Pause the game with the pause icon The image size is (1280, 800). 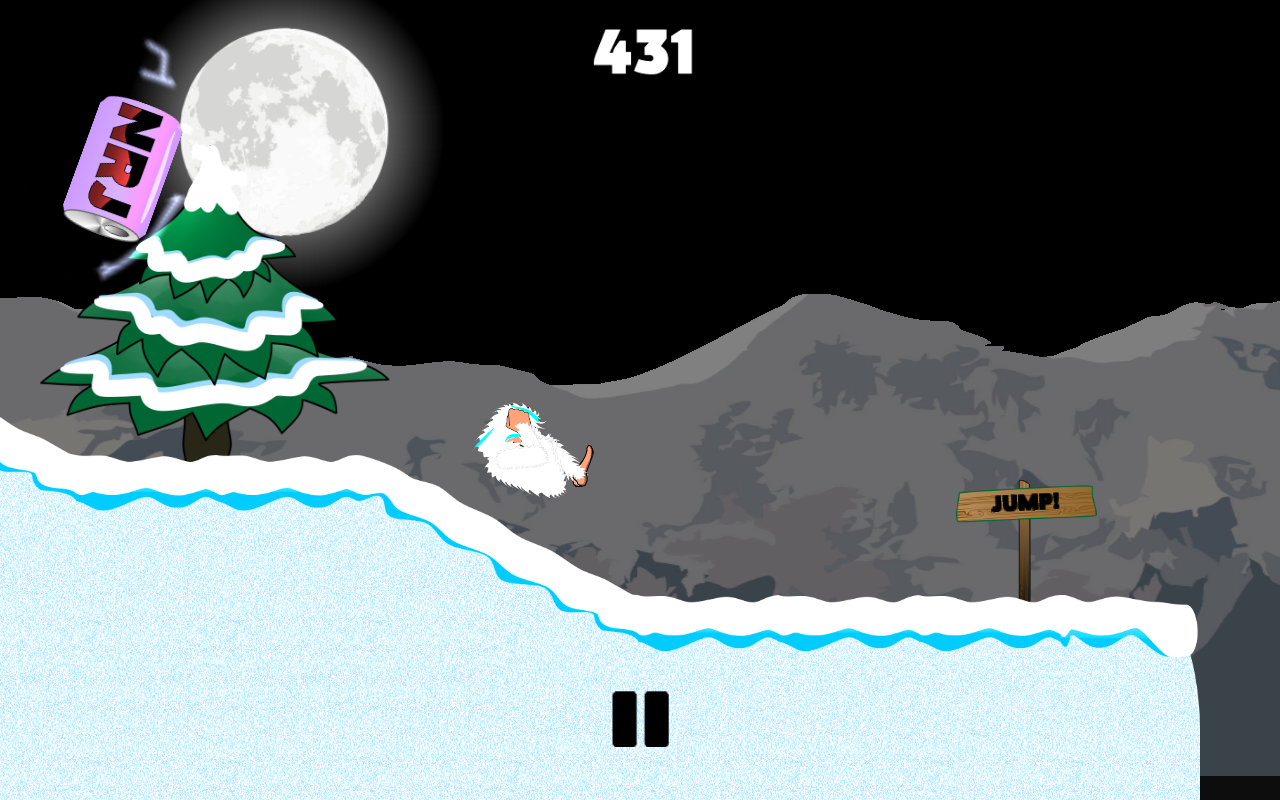[640, 718]
